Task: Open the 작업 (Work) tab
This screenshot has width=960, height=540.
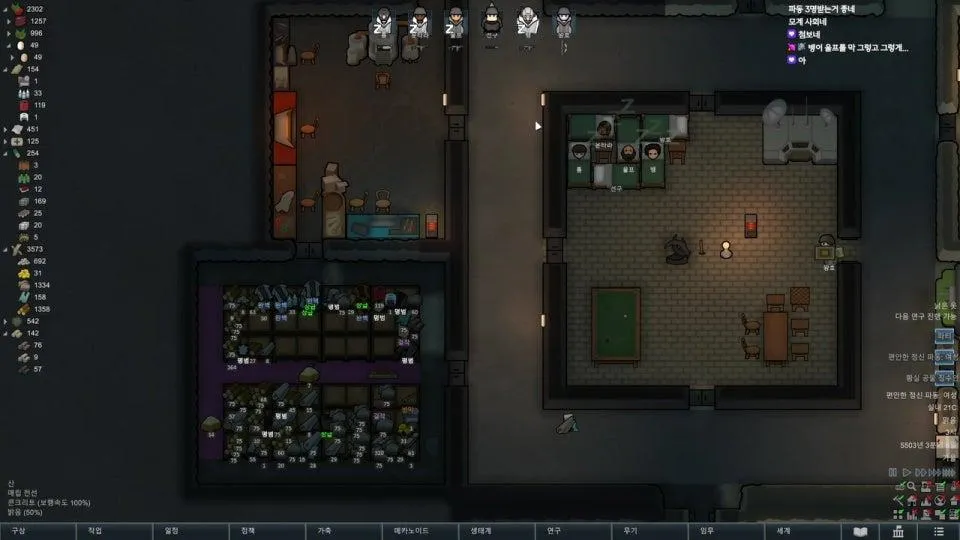Action: 95,531
